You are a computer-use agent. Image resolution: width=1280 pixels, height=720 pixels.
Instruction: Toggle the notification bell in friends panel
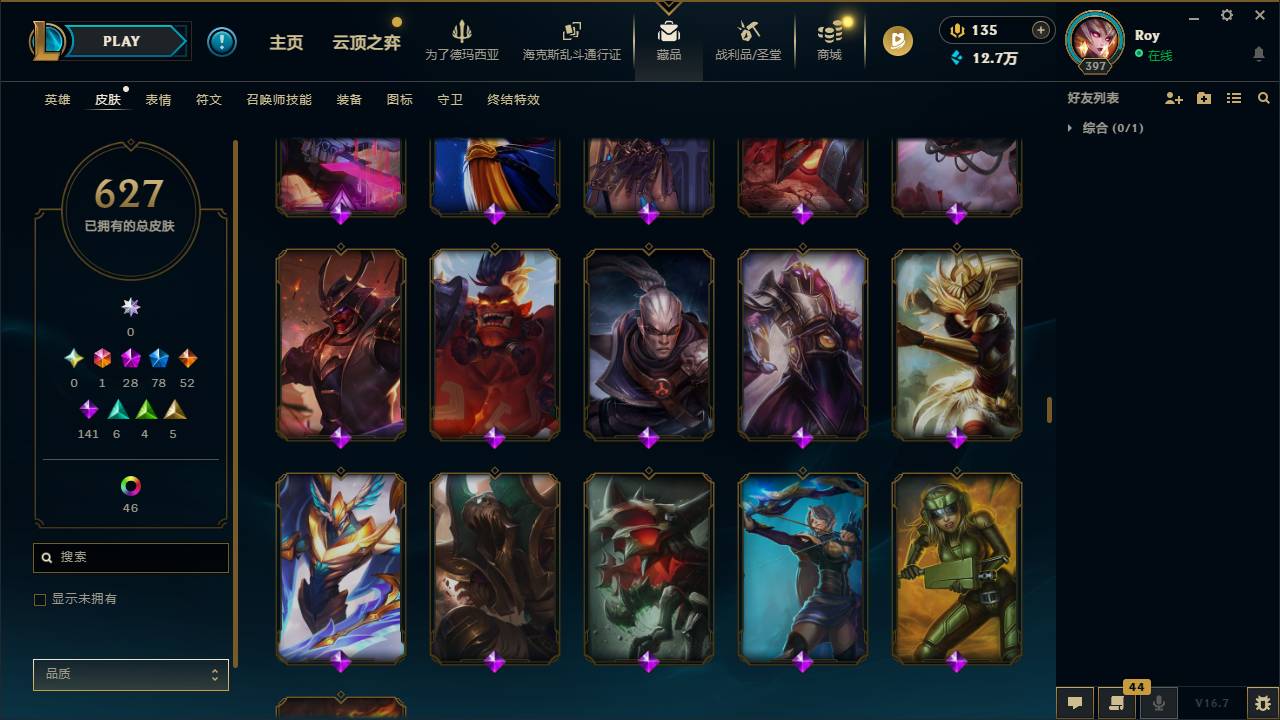point(1259,54)
